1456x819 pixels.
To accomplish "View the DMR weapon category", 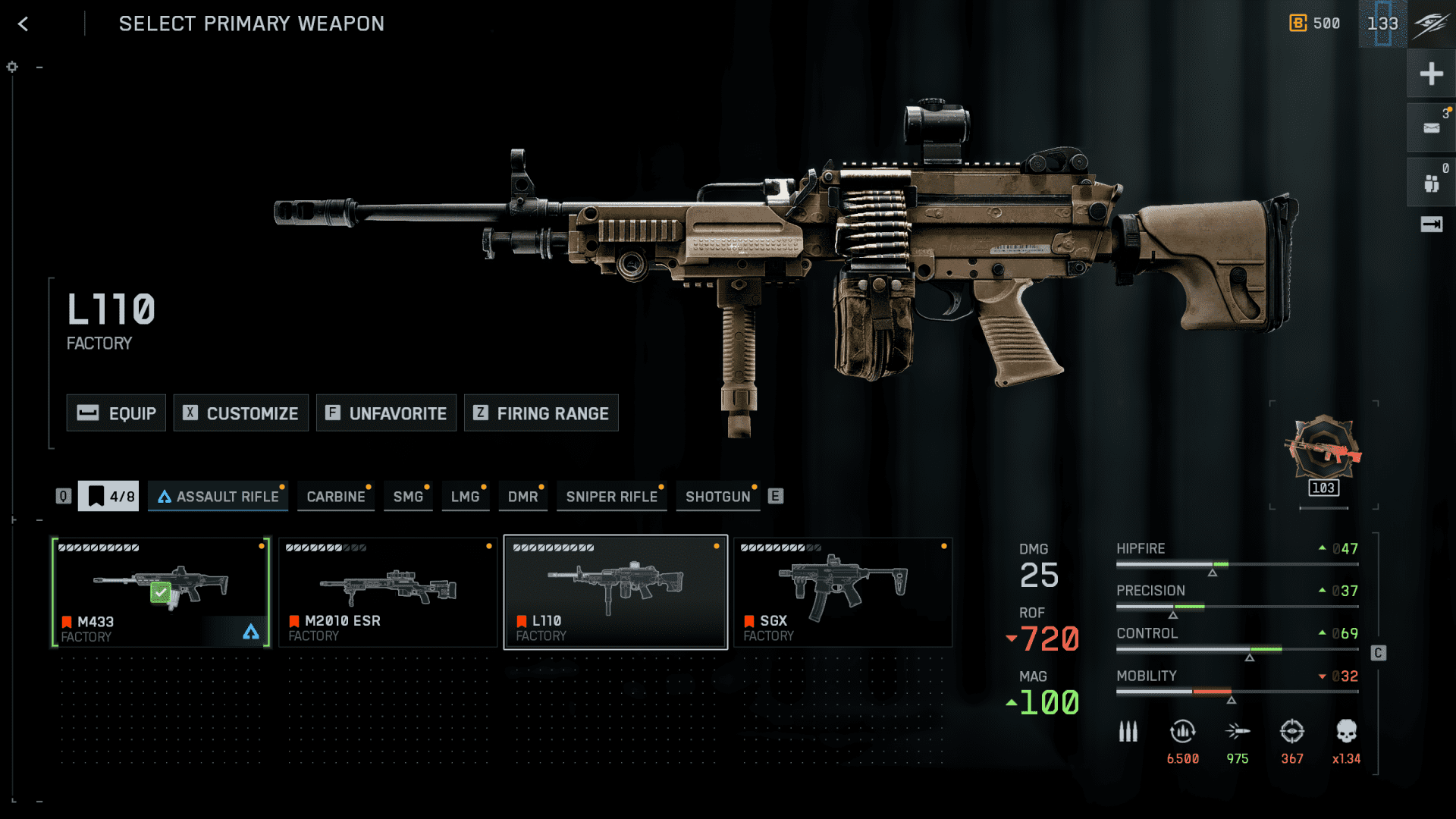I will tap(522, 497).
